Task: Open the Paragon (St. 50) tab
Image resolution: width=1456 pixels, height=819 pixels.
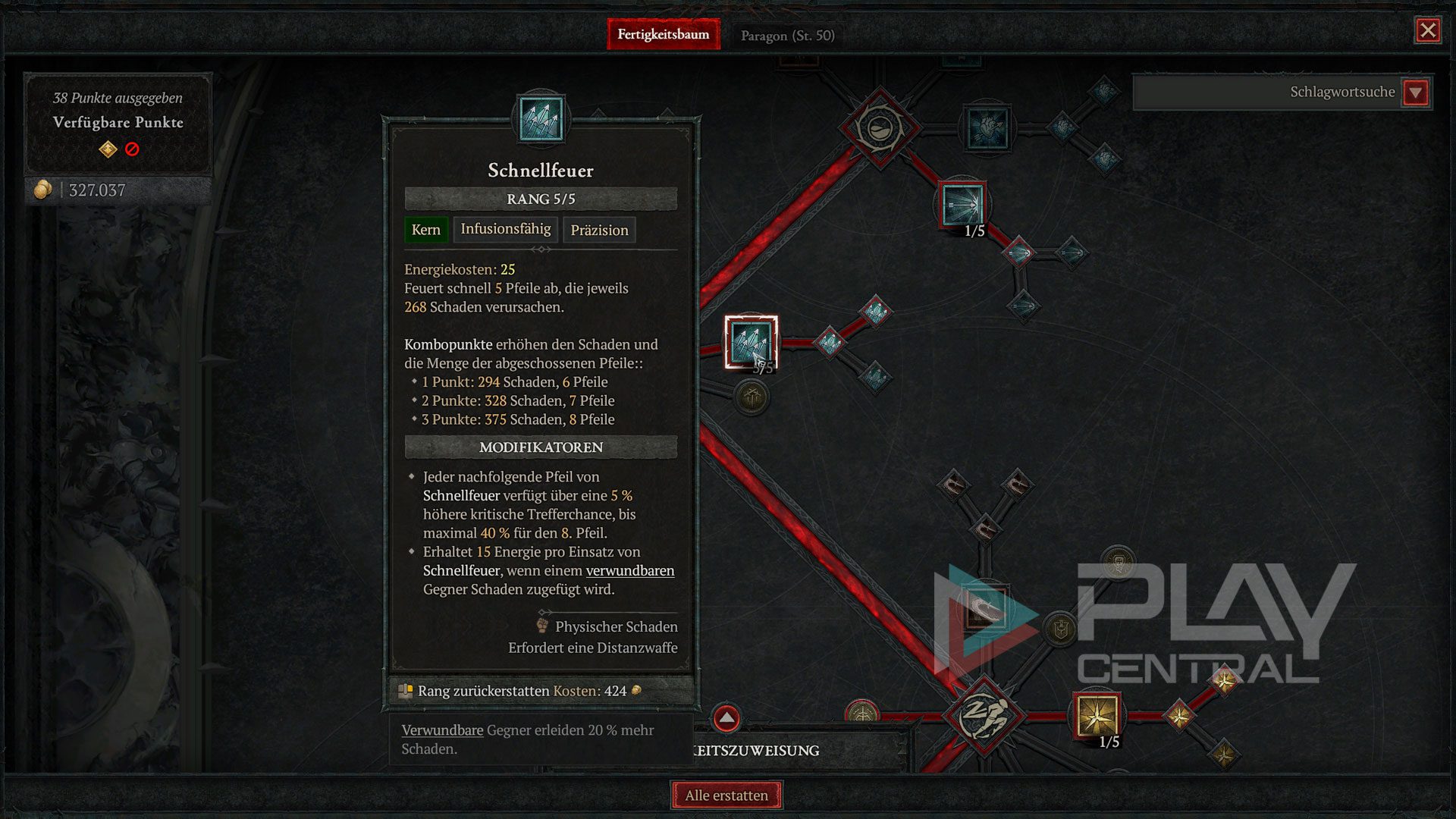Action: pyautogui.click(x=787, y=36)
